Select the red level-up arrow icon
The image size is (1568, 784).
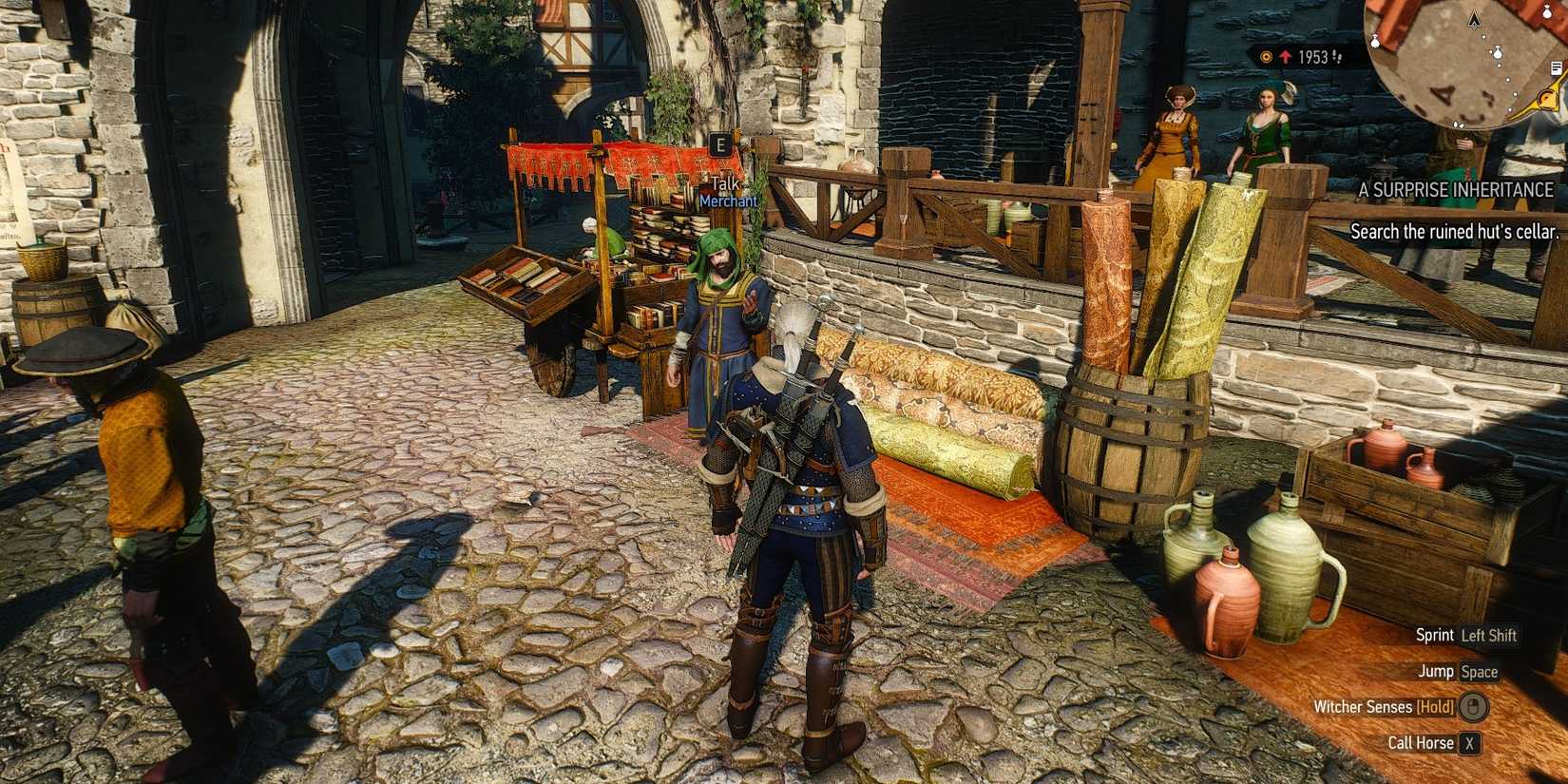(x=1286, y=56)
